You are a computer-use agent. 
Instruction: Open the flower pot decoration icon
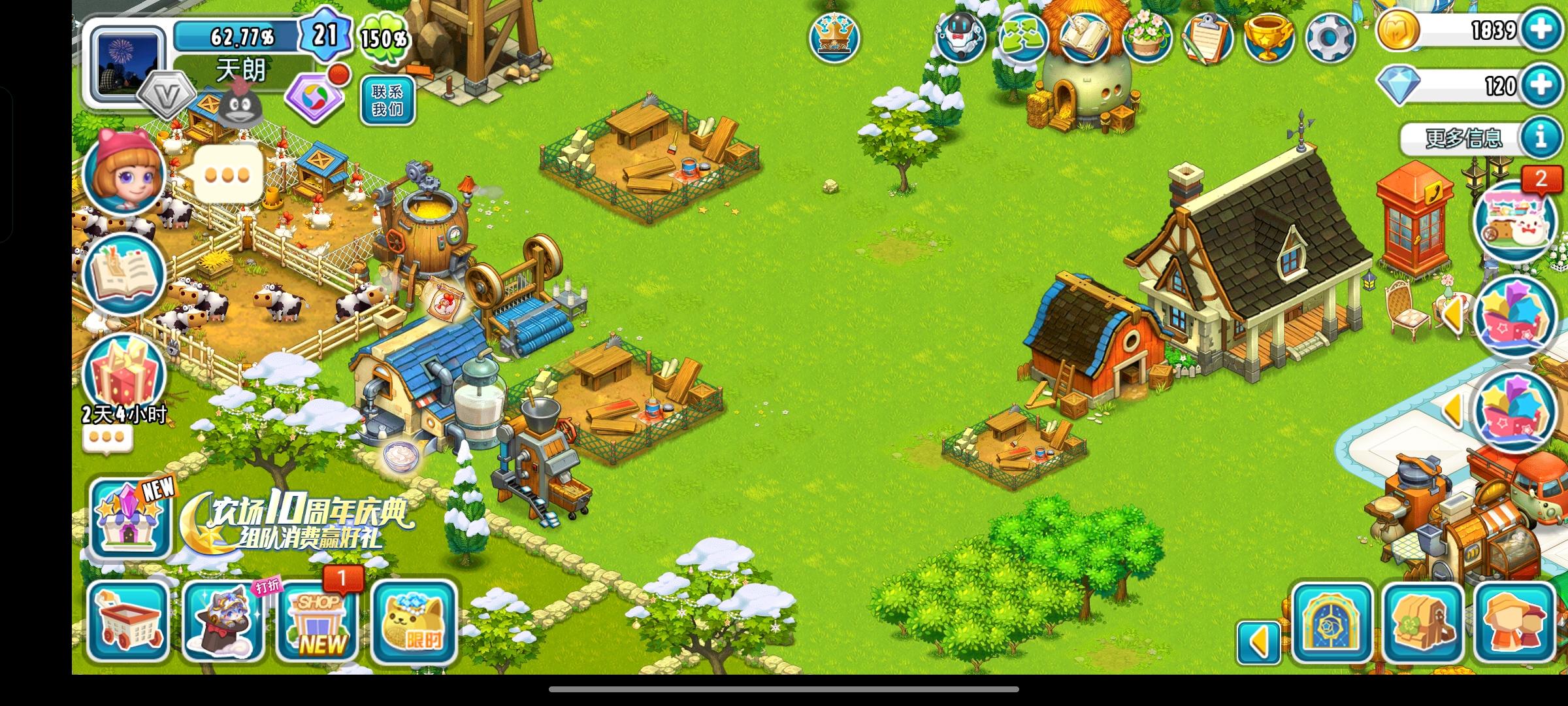tap(1145, 39)
